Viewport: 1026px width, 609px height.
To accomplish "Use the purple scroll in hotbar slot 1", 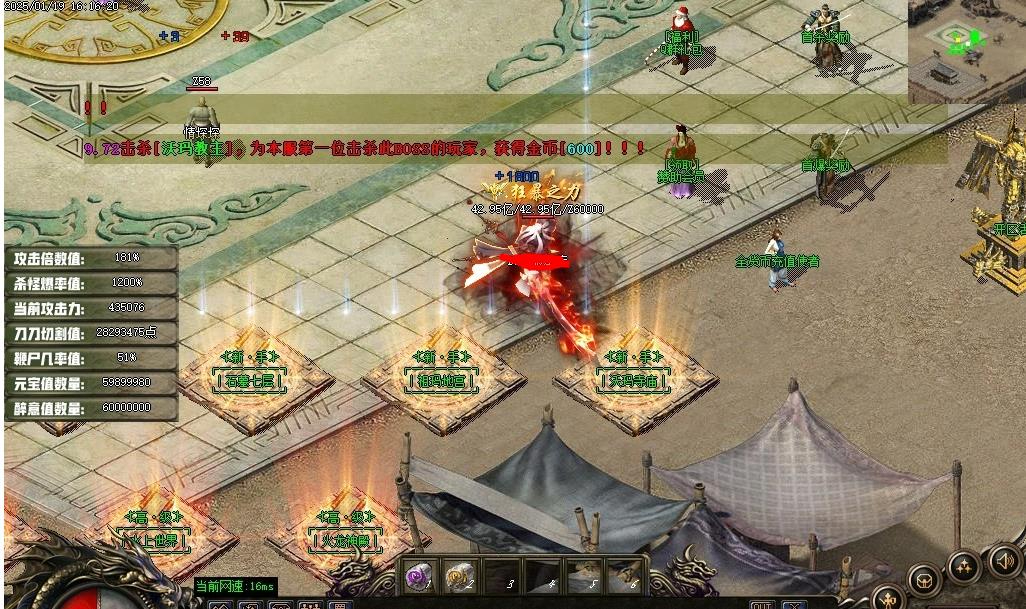I will [419, 577].
